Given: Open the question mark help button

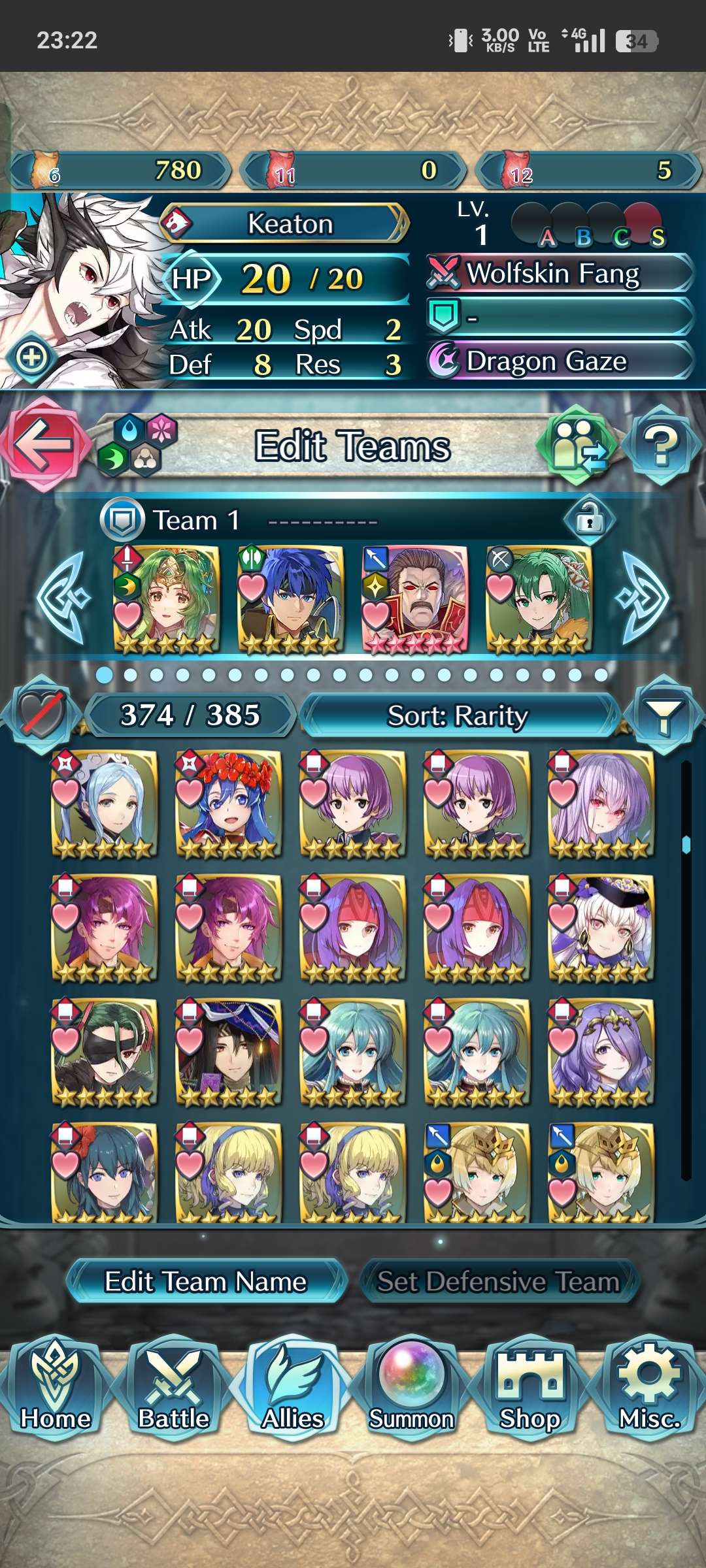Looking at the screenshot, I should (661, 446).
